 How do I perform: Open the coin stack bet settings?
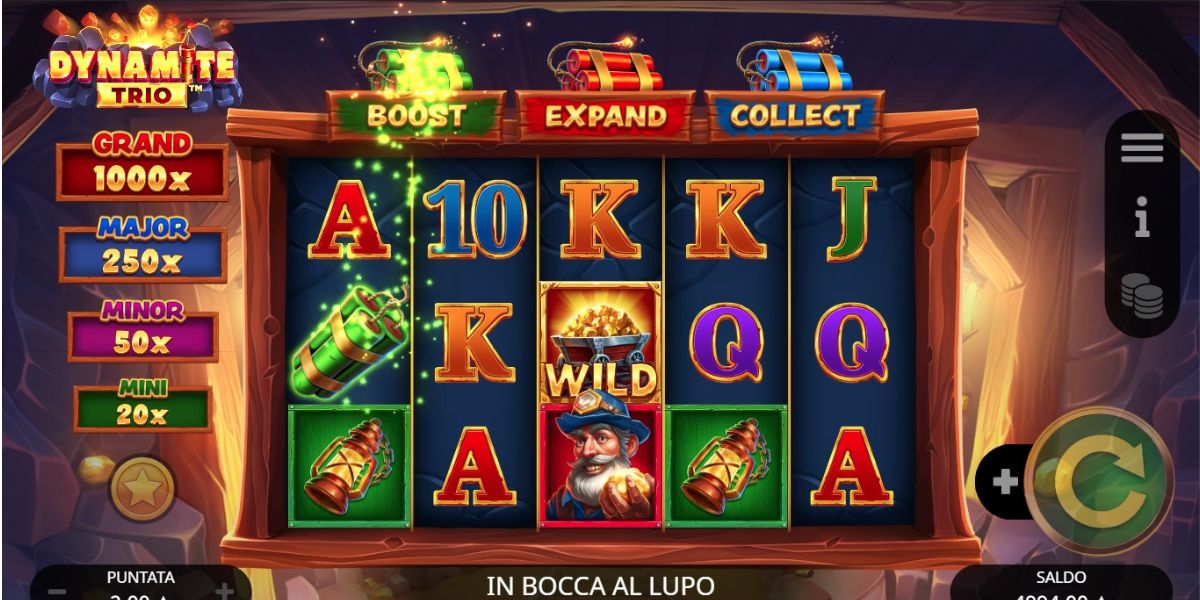point(1142,295)
